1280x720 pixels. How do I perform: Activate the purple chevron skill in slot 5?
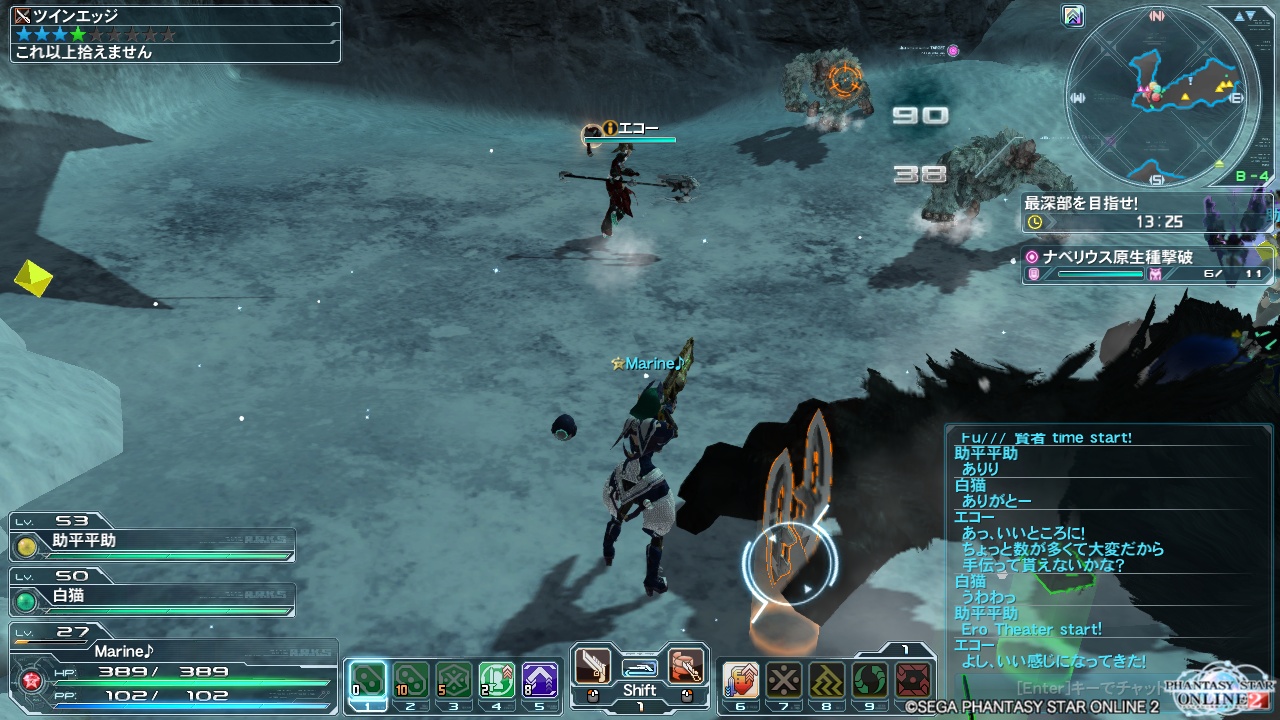[x=540, y=680]
